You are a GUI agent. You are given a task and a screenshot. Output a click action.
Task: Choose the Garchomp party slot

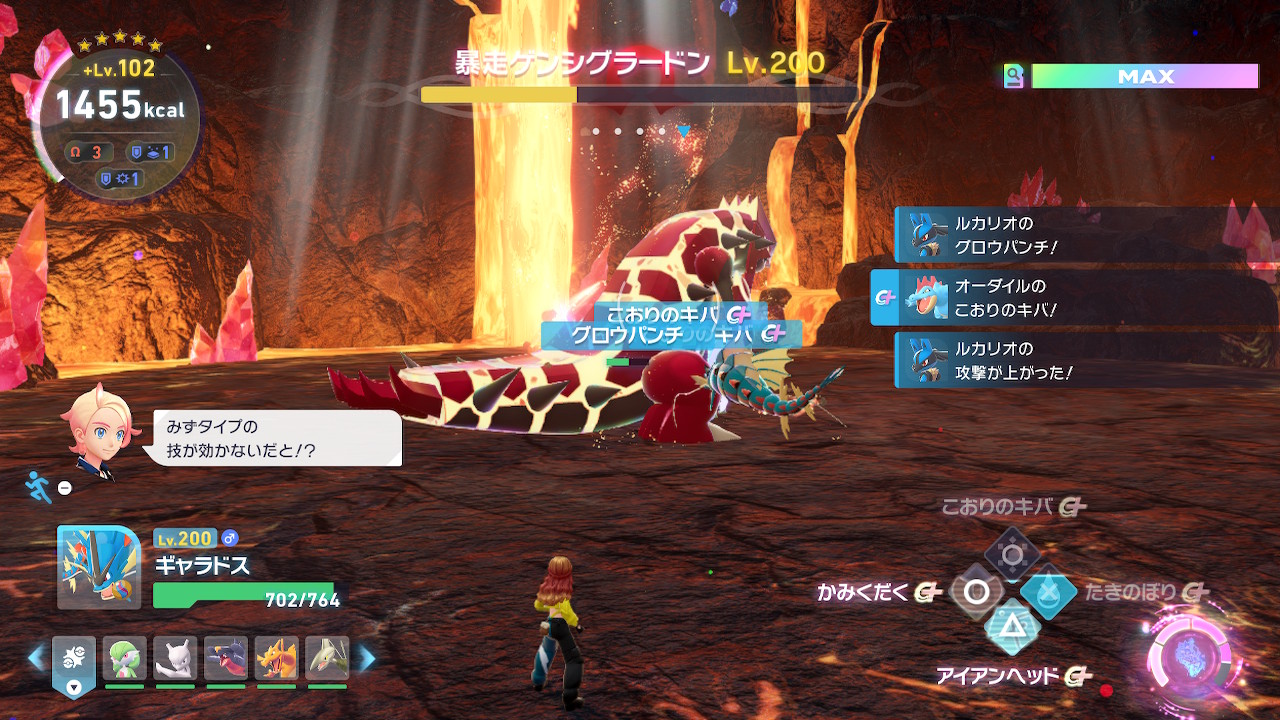[x=226, y=659]
